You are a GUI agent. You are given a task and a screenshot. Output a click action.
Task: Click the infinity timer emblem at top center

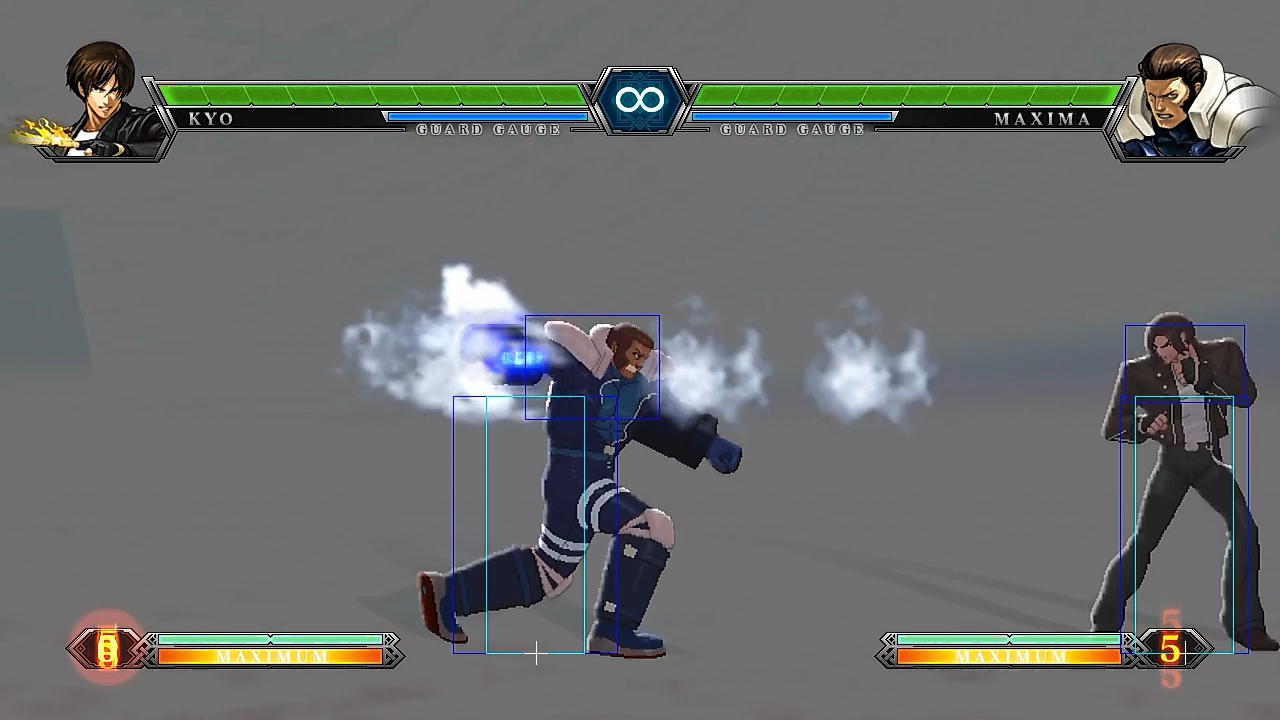point(640,100)
